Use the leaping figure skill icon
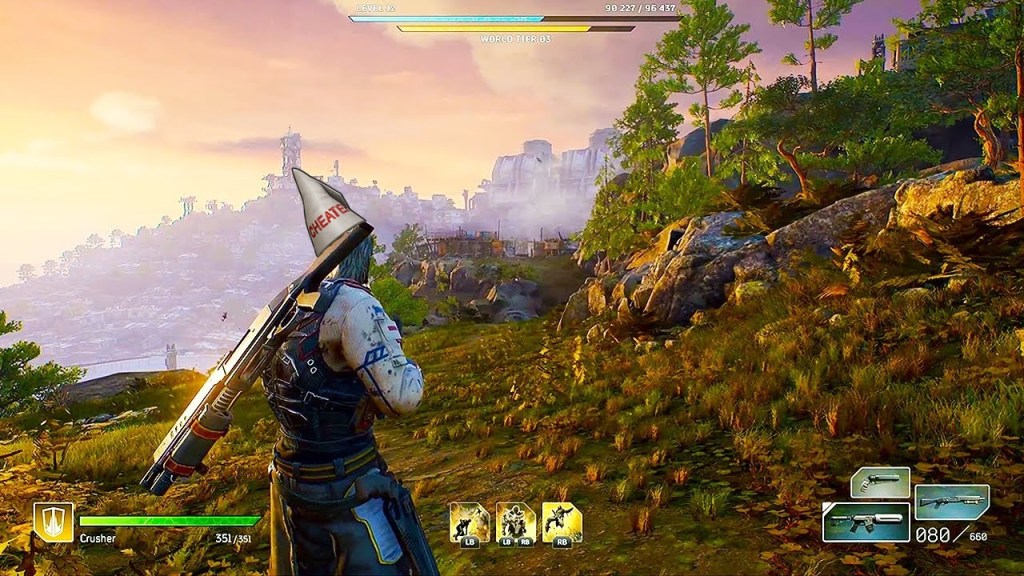Image resolution: width=1024 pixels, height=576 pixels. (562, 521)
